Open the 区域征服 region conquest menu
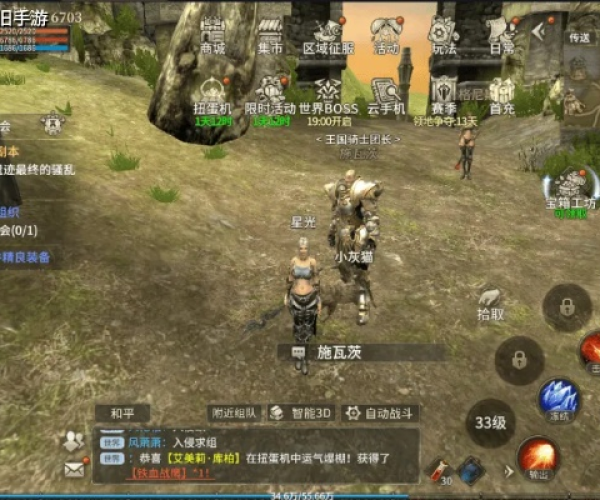The image size is (600, 500). click(328, 35)
